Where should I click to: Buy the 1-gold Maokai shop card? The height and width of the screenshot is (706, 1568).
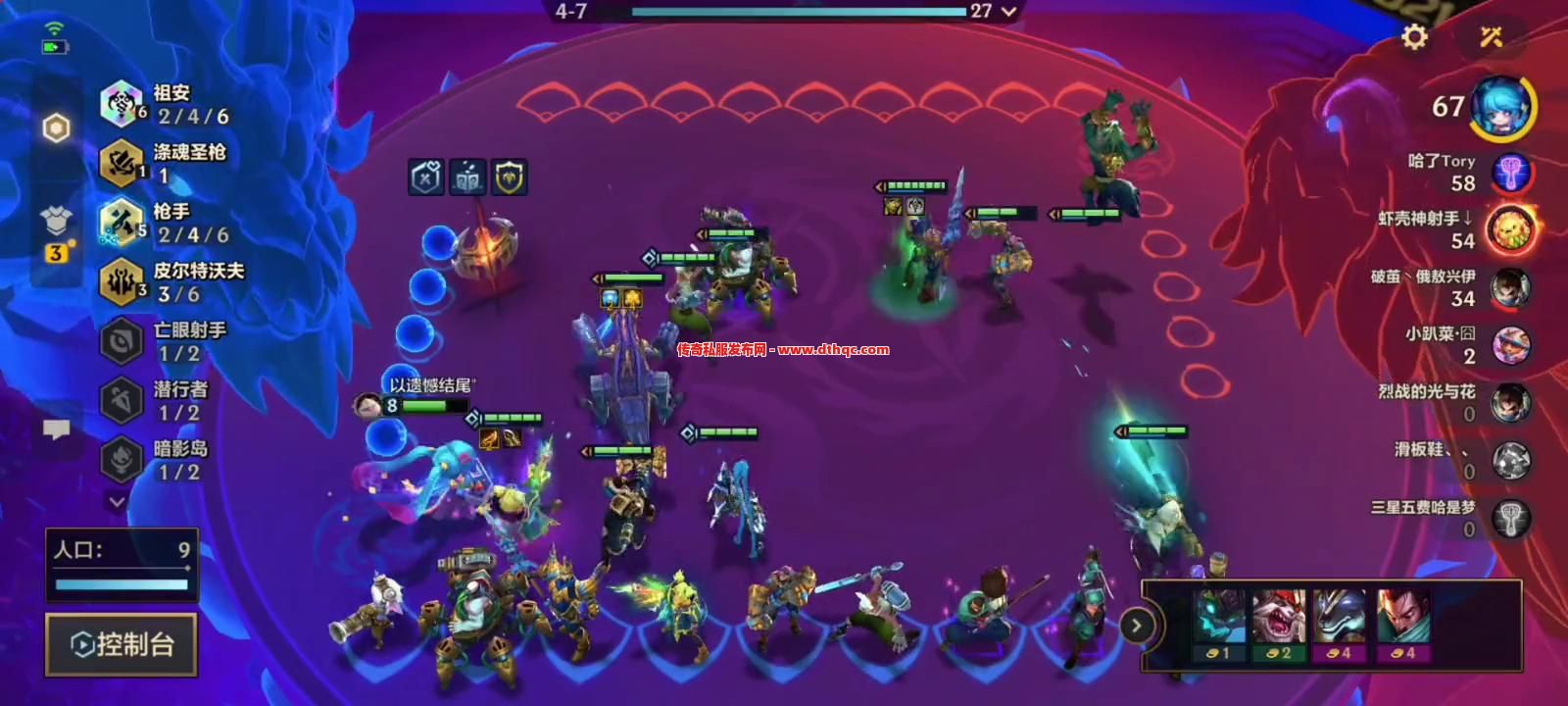[x=1219, y=625]
